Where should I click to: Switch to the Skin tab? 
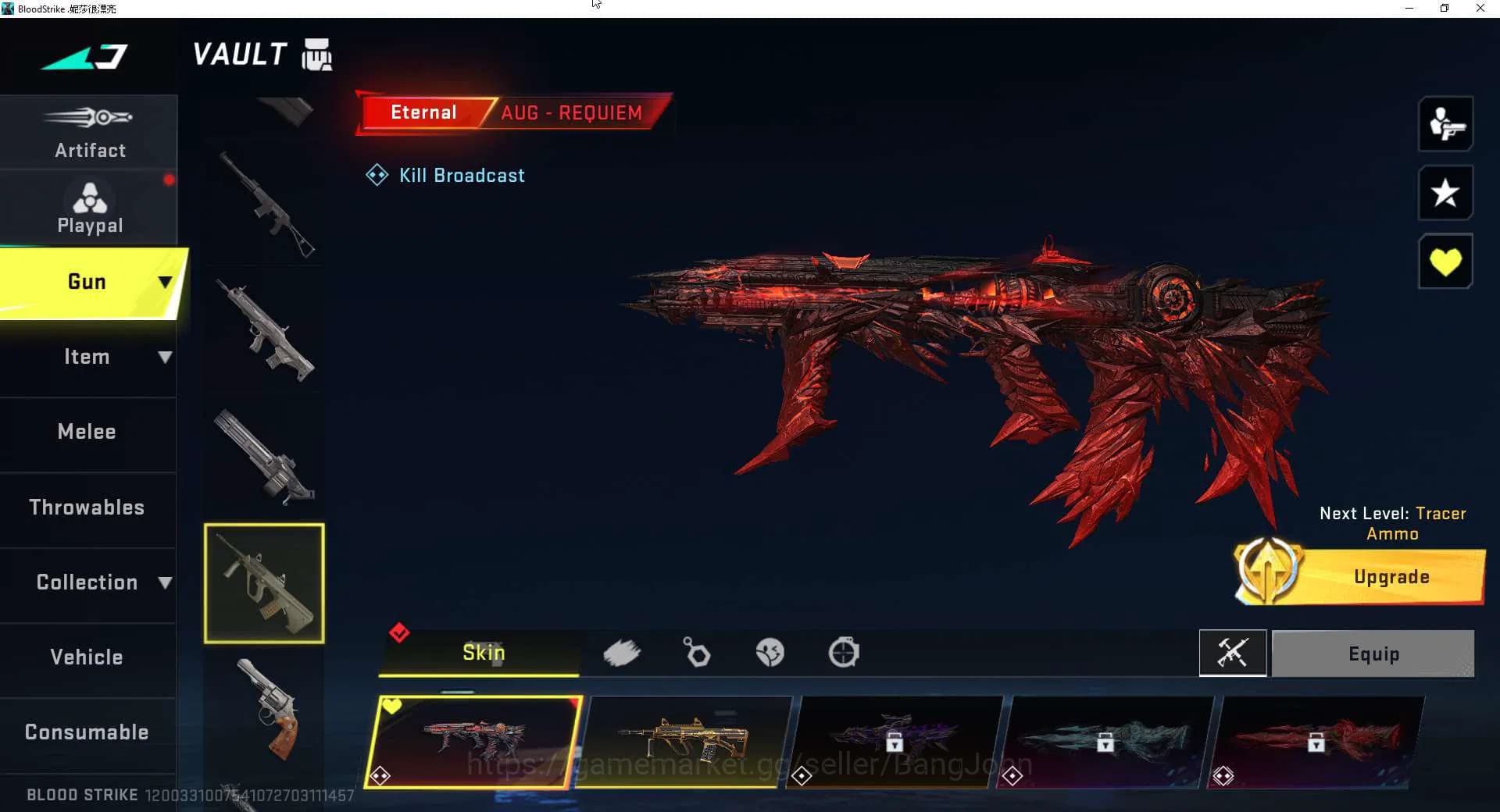tap(483, 654)
